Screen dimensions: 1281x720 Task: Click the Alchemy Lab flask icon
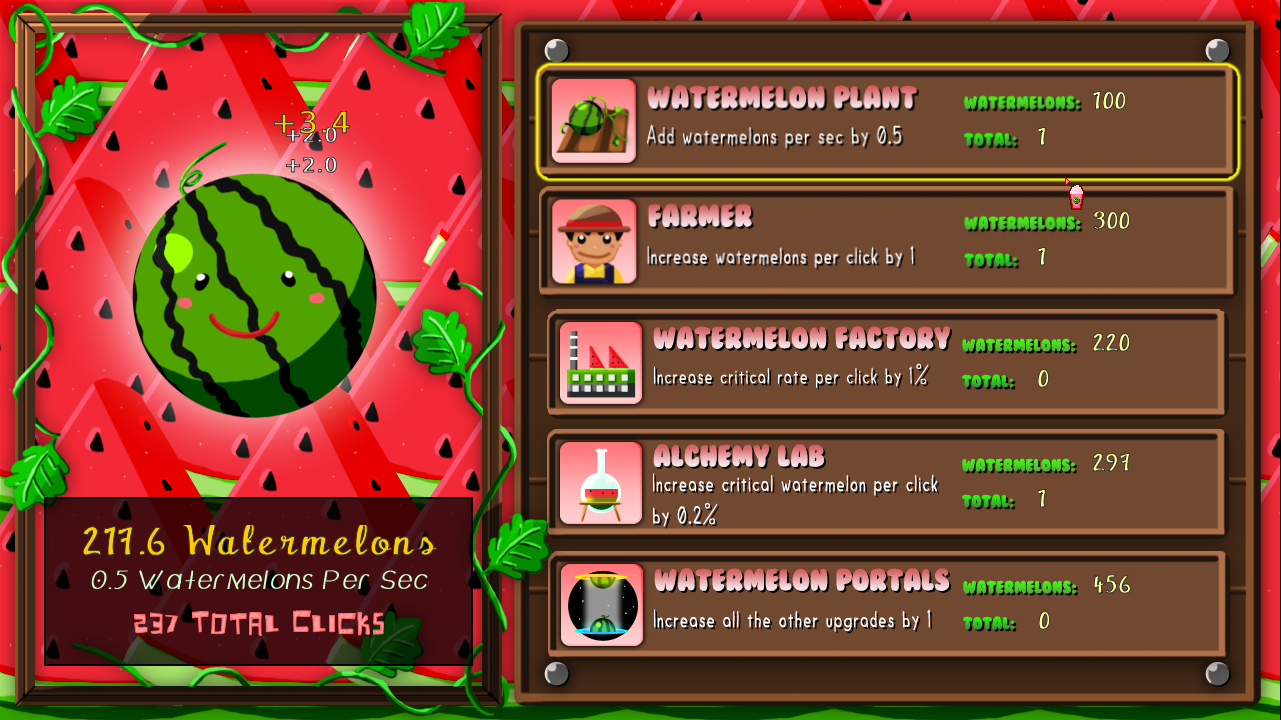click(600, 483)
